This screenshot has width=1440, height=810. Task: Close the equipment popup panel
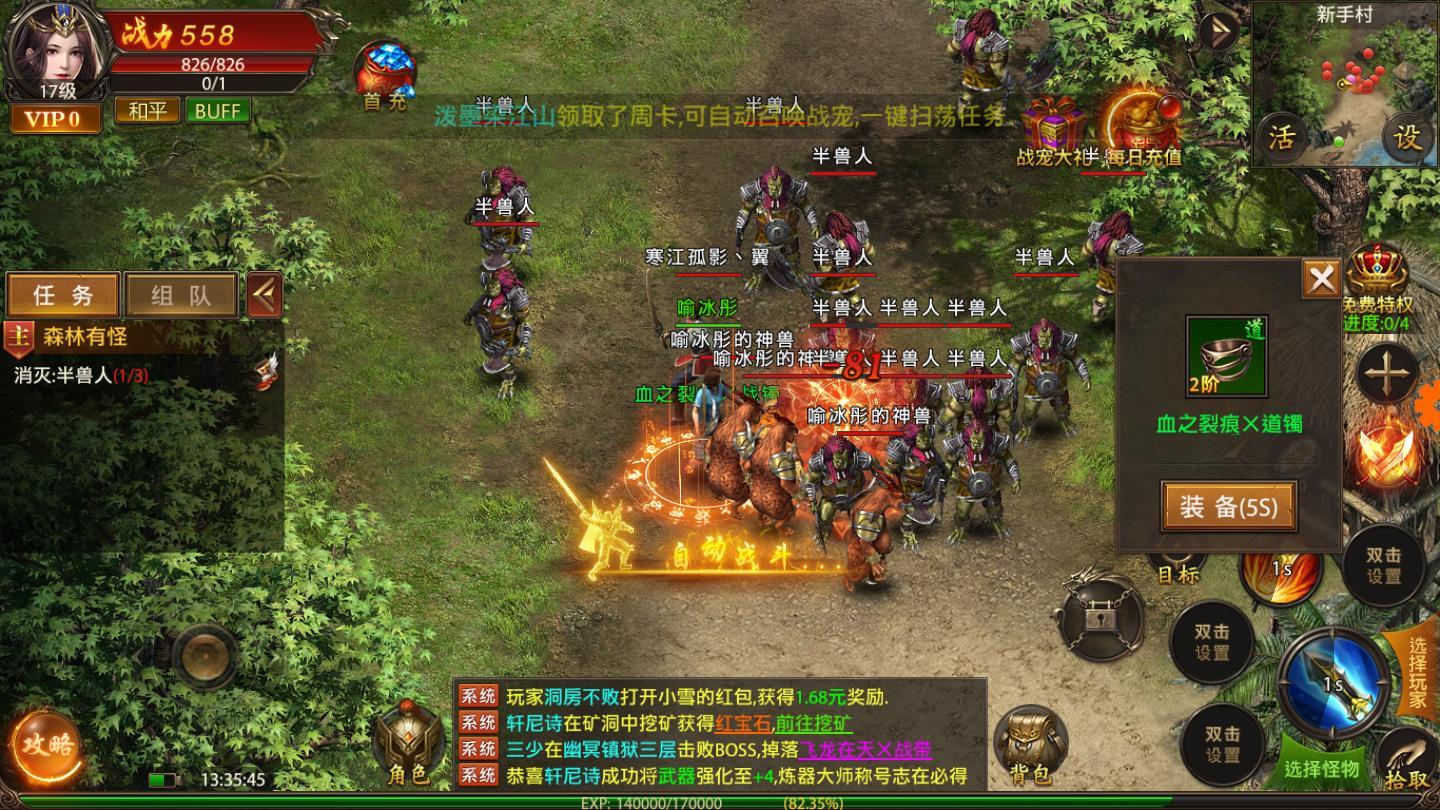click(1321, 279)
